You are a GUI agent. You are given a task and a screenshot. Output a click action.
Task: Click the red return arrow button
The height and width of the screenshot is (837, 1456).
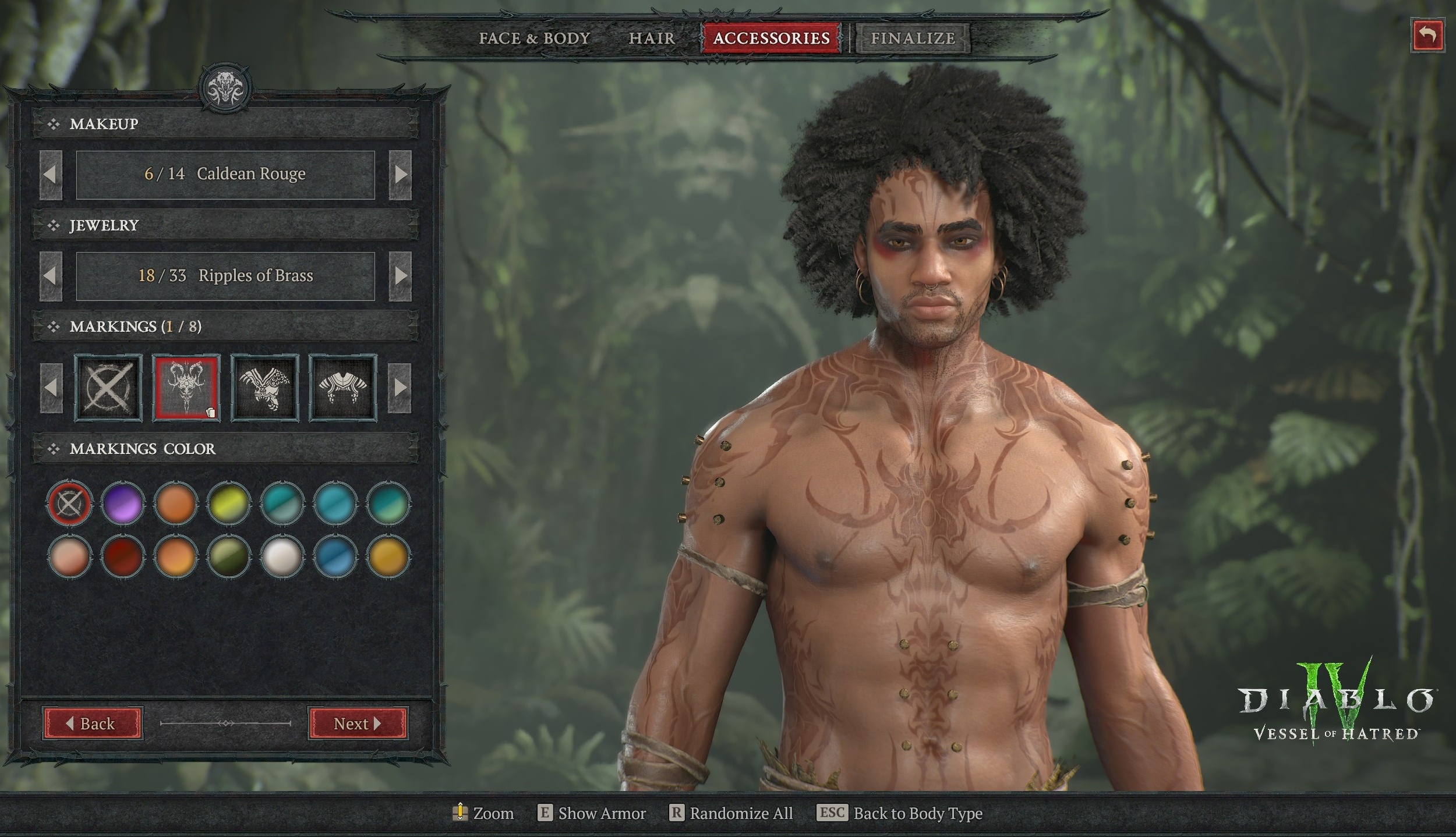[1427, 36]
